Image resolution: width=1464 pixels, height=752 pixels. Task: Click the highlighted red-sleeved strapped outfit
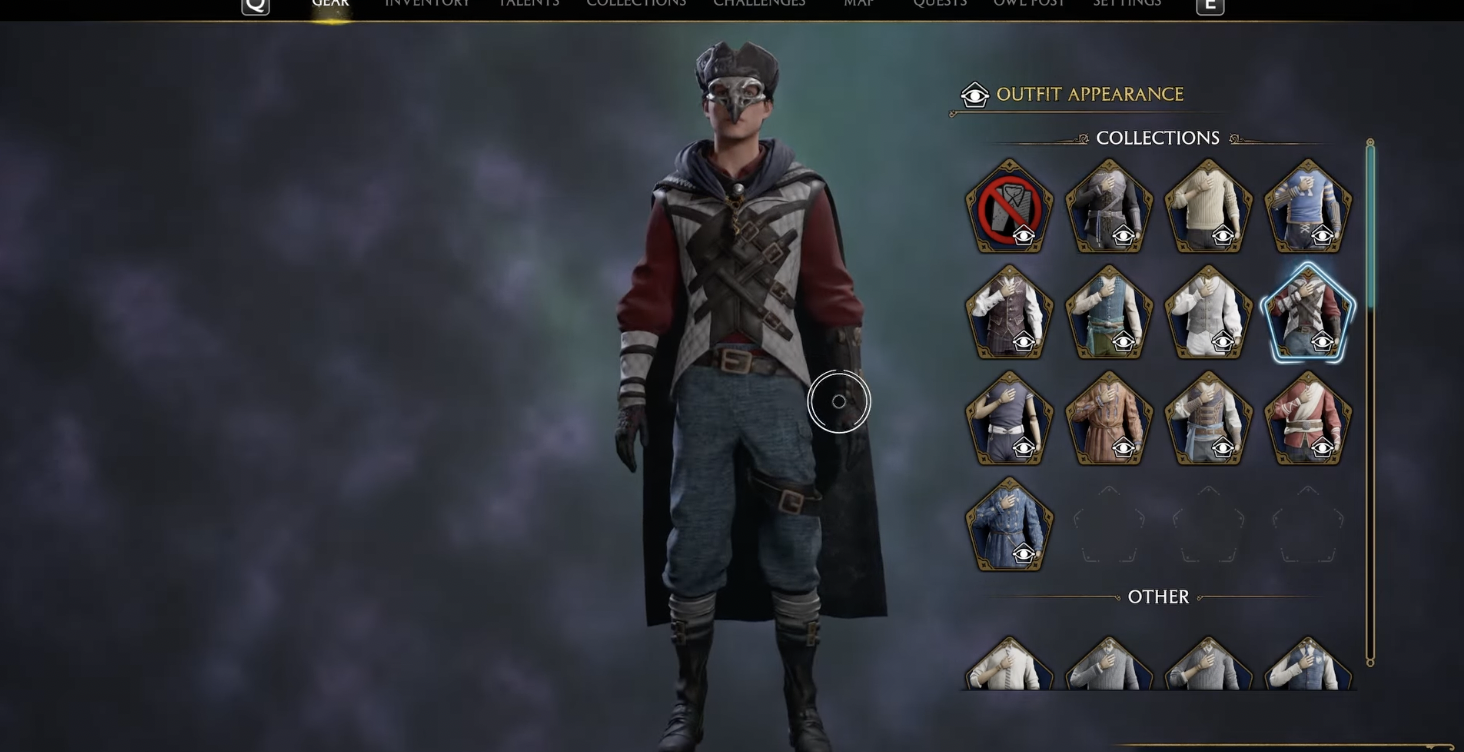point(1308,313)
